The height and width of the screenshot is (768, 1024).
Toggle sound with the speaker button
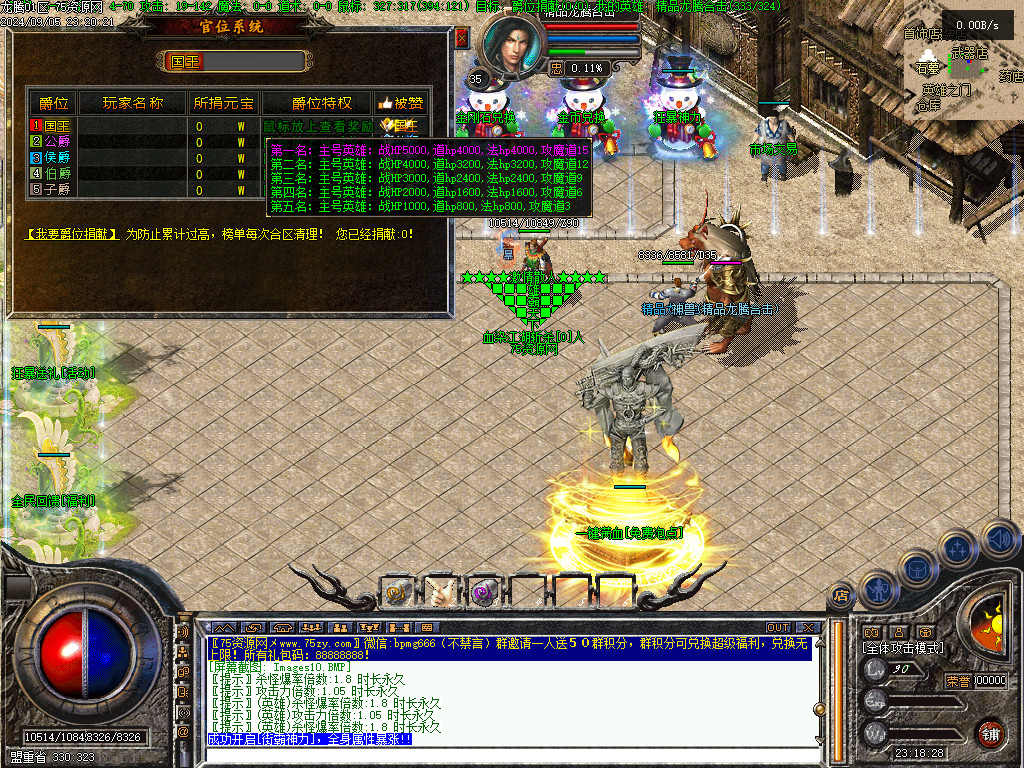(998, 537)
